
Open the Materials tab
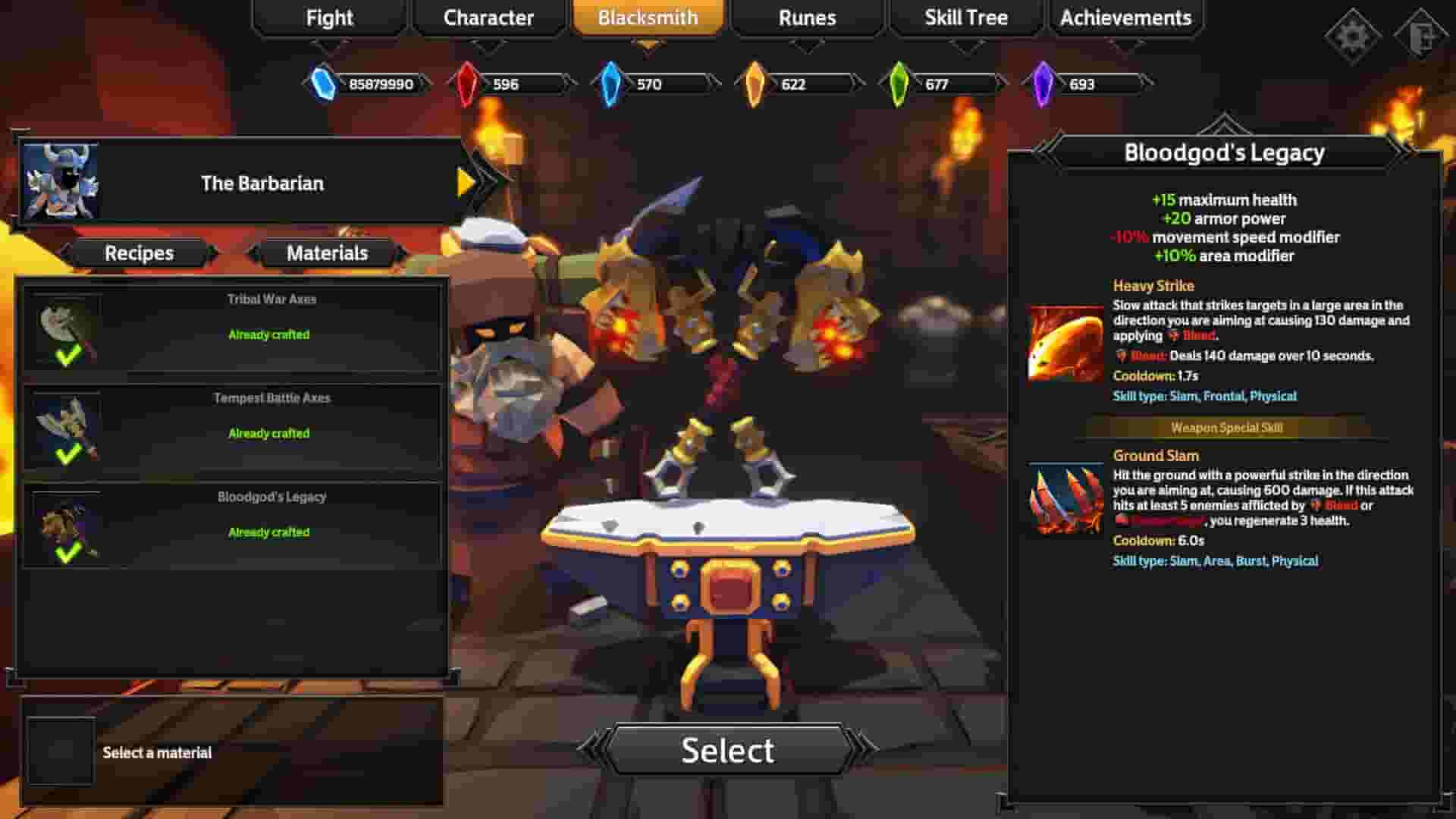click(328, 253)
